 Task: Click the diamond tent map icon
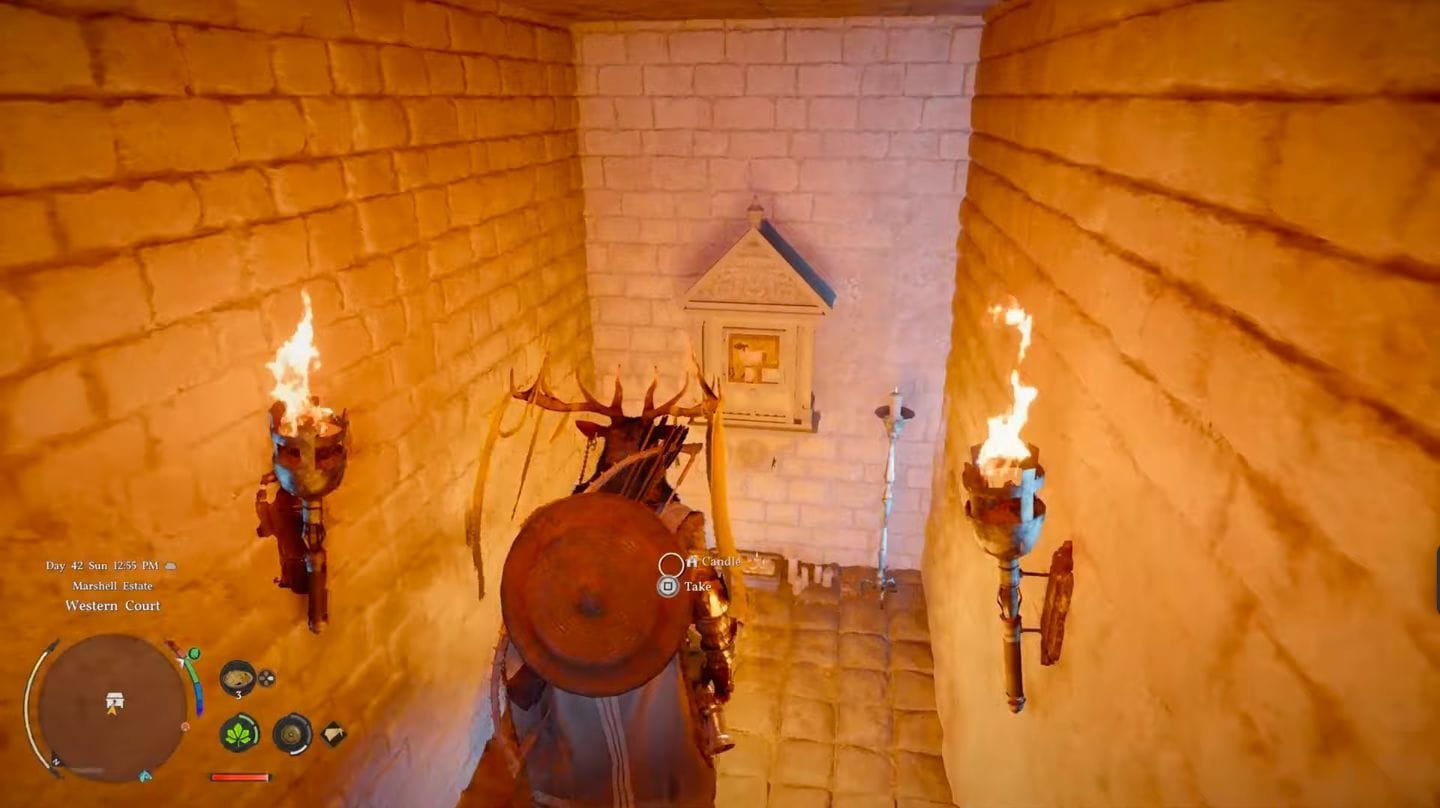(x=332, y=733)
